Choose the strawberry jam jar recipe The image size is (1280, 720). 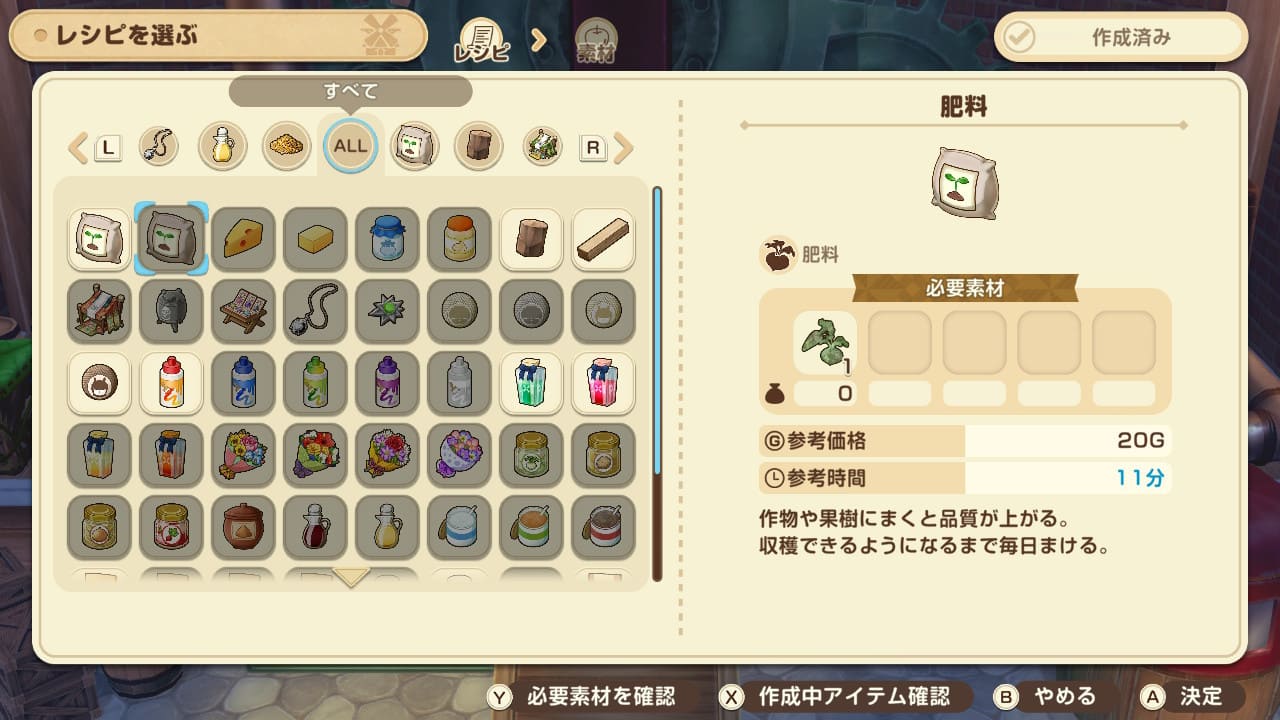[171, 527]
